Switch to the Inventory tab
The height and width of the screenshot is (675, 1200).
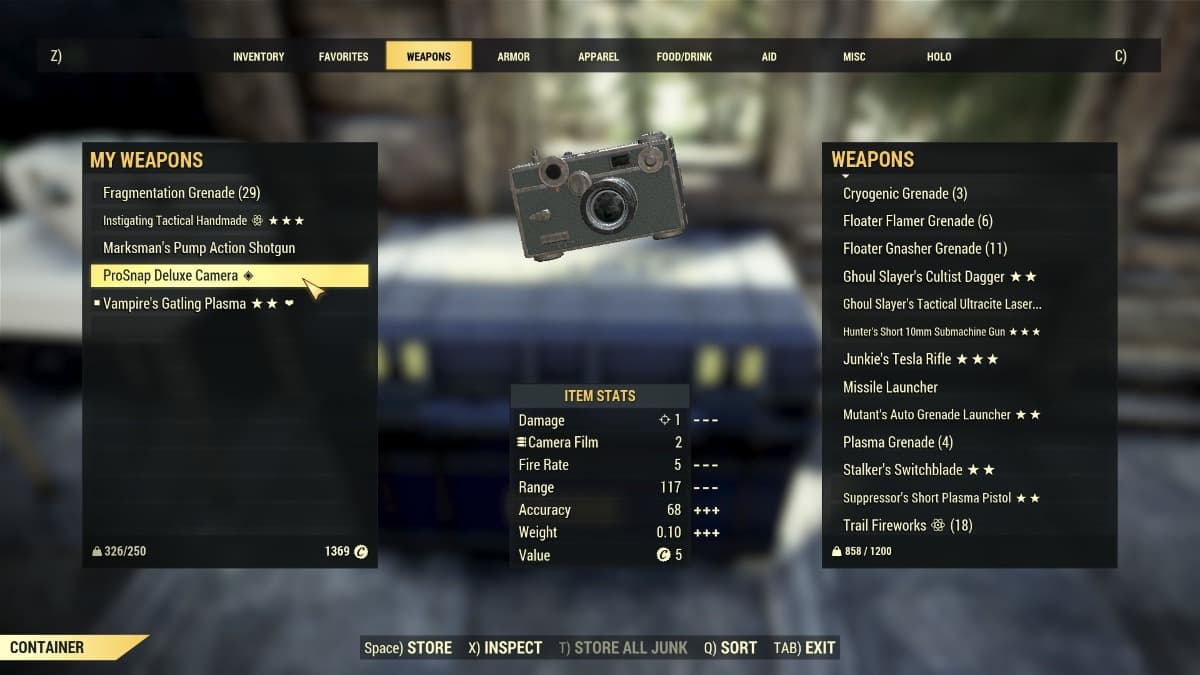(x=258, y=57)
